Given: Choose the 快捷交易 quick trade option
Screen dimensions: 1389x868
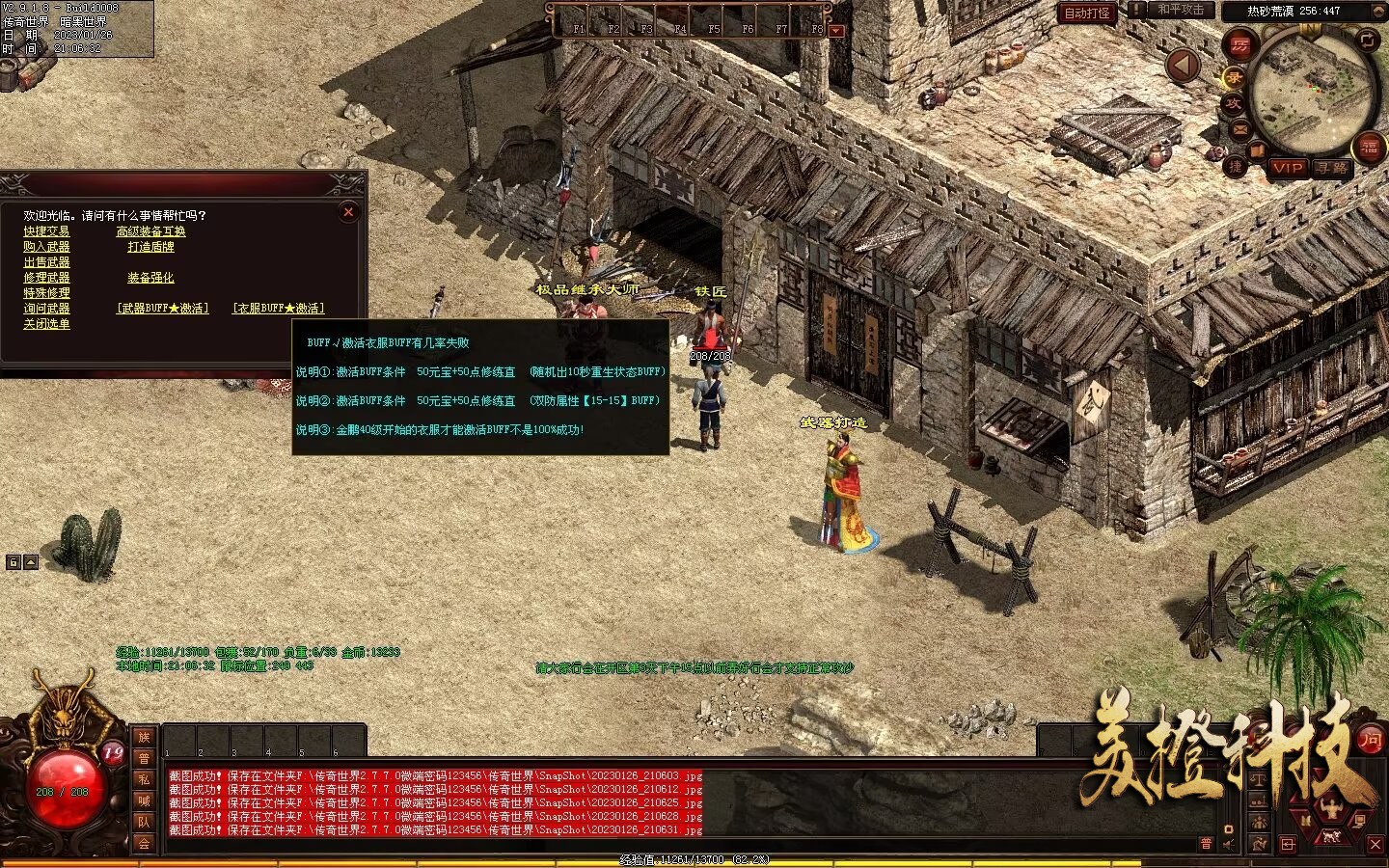Looking at the screenshot, I should click(46, 231).
